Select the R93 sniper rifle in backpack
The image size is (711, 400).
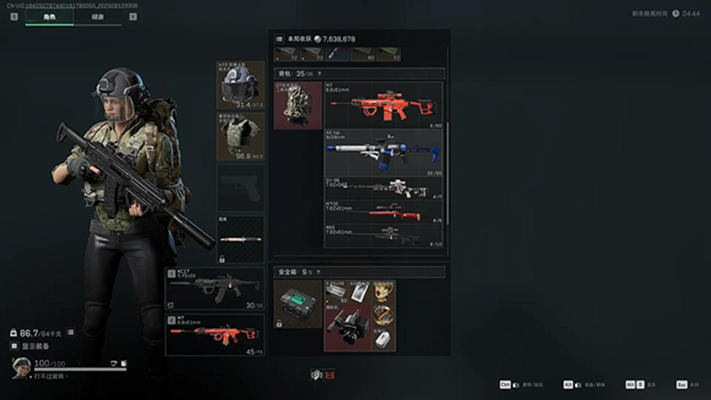pos(385,237)
